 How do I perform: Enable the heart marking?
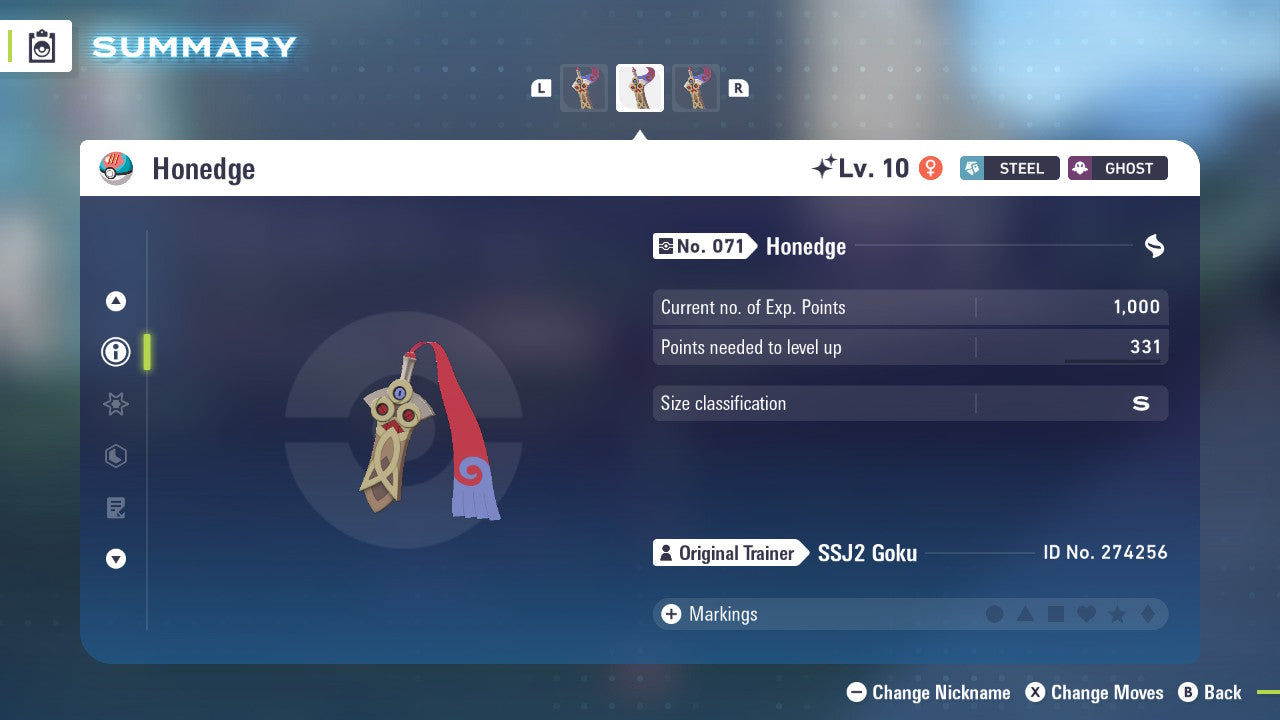(1085, 614)
